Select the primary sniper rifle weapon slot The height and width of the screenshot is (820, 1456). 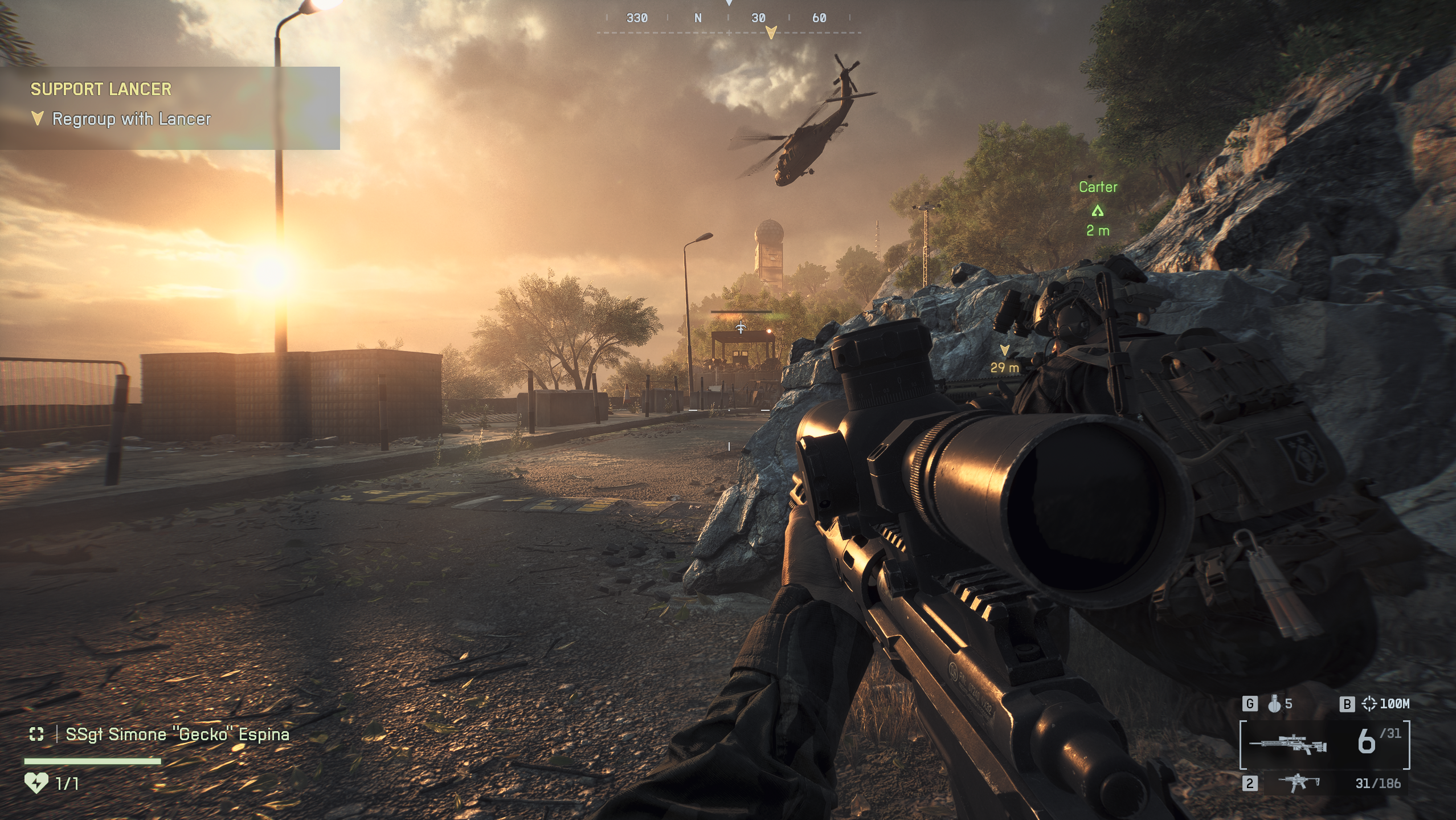point(1288,744)
